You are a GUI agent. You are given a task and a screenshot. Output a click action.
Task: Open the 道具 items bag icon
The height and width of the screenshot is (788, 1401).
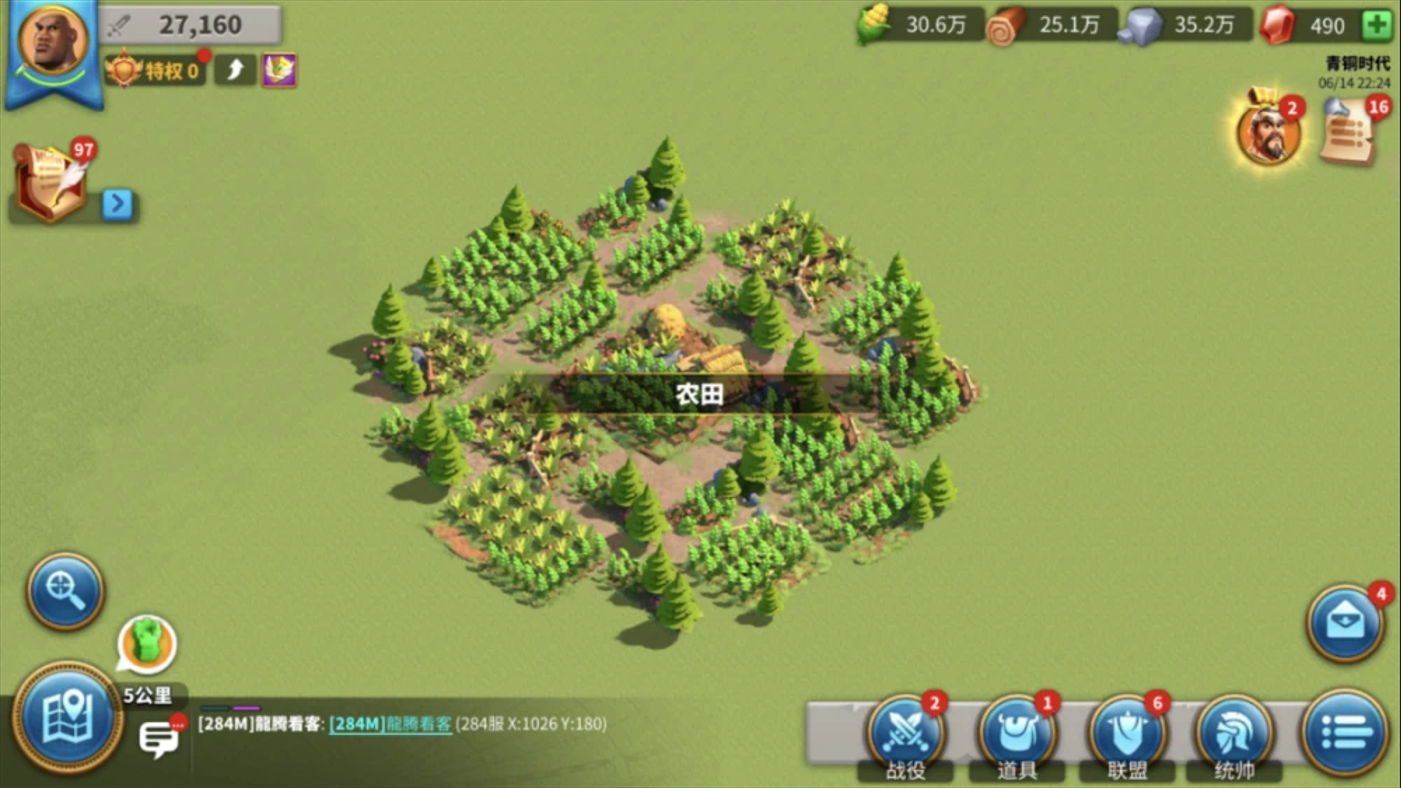[x=1017, y=733]
